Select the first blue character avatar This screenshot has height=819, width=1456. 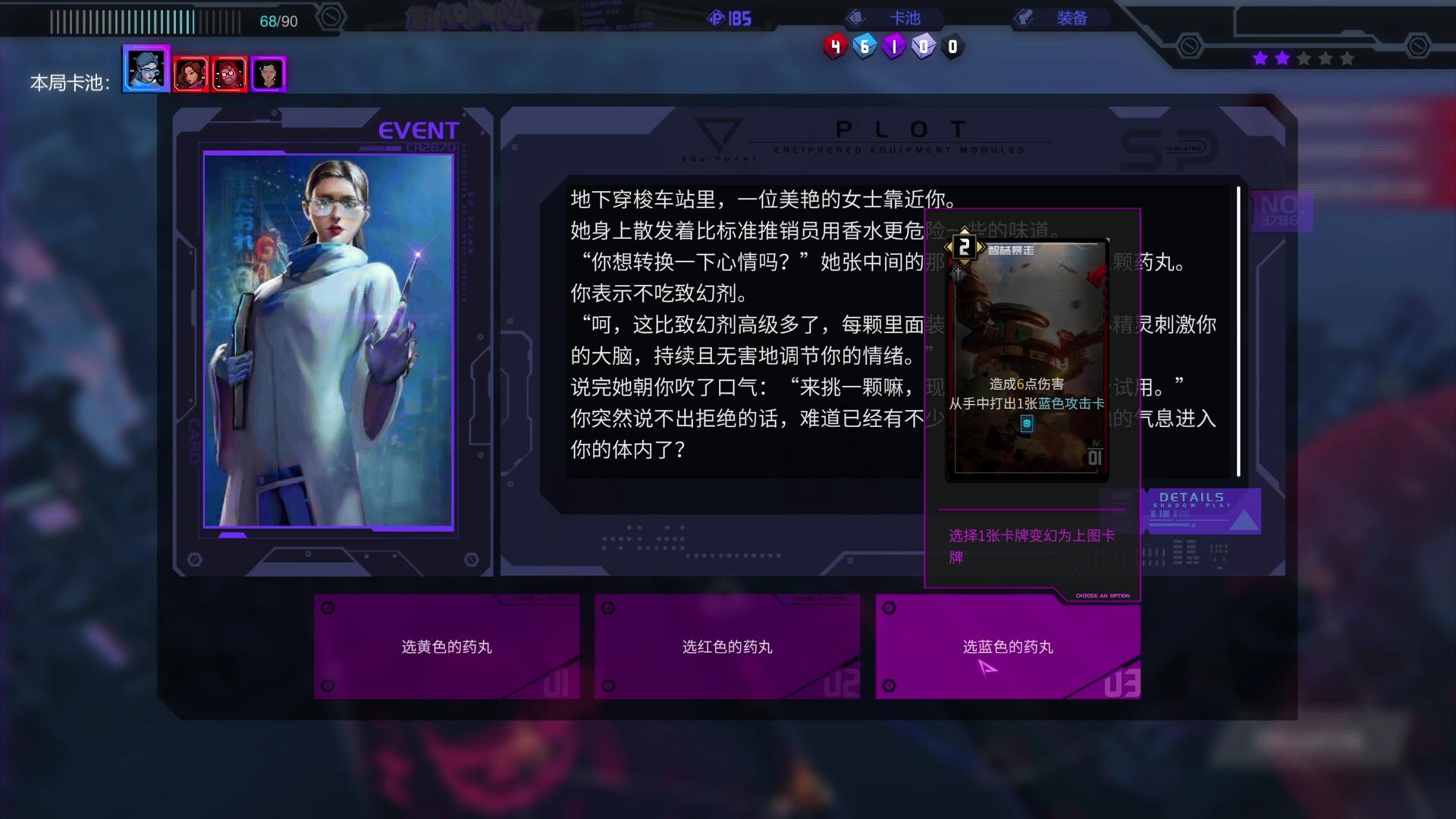[145, 71]
